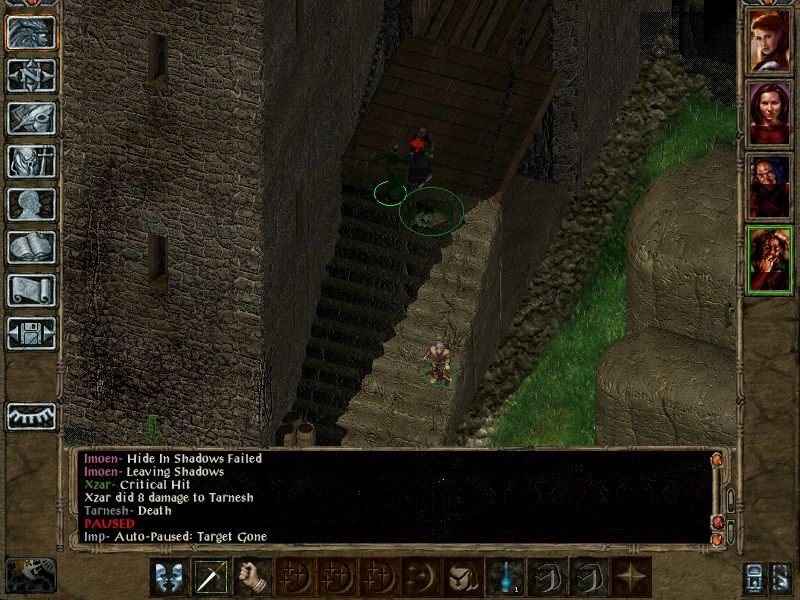Open the priest scroll page
Viewport: 800px width, 600px height.
point(31,290)
